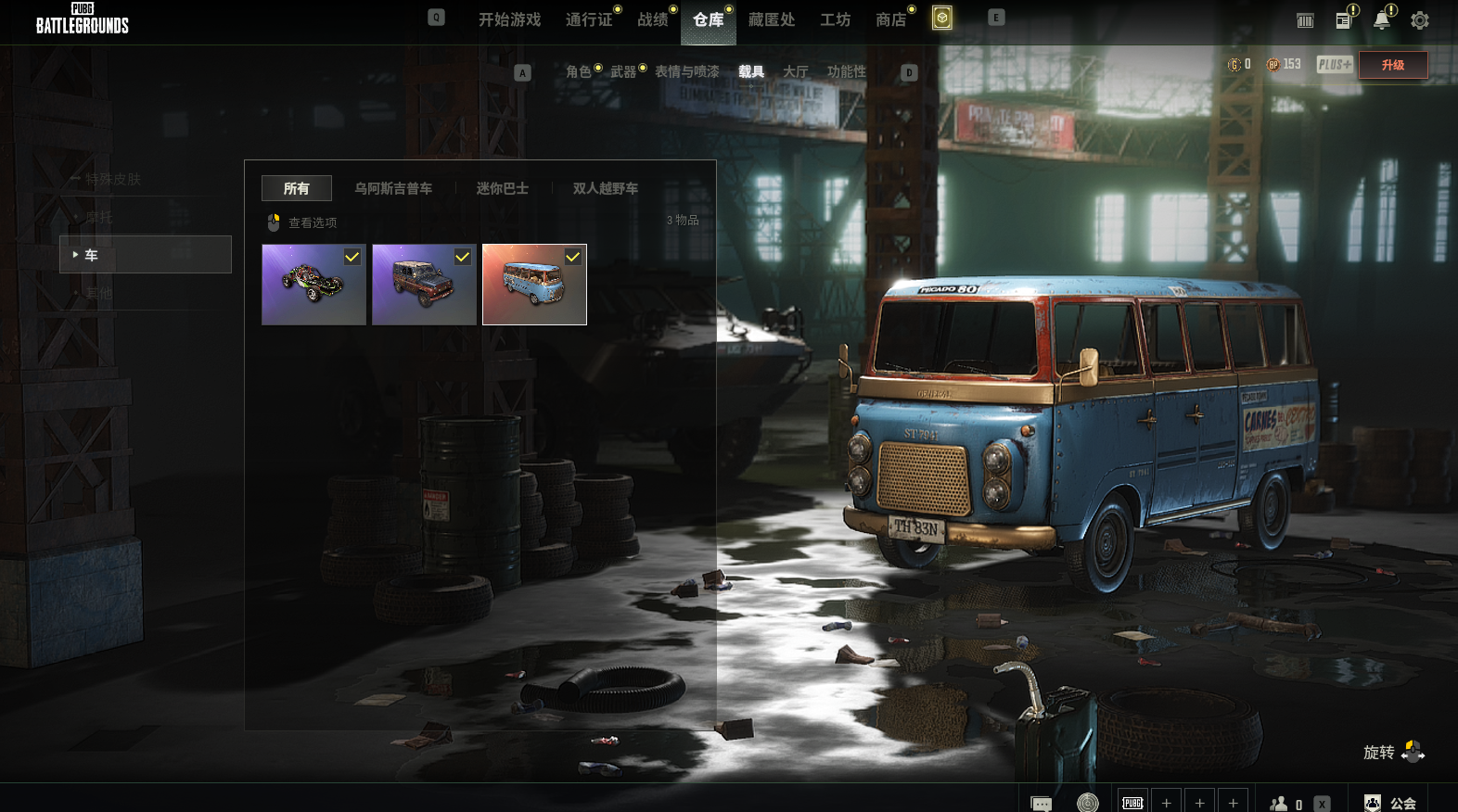
Task: Open the gear settings icon
Action: 1419,20
